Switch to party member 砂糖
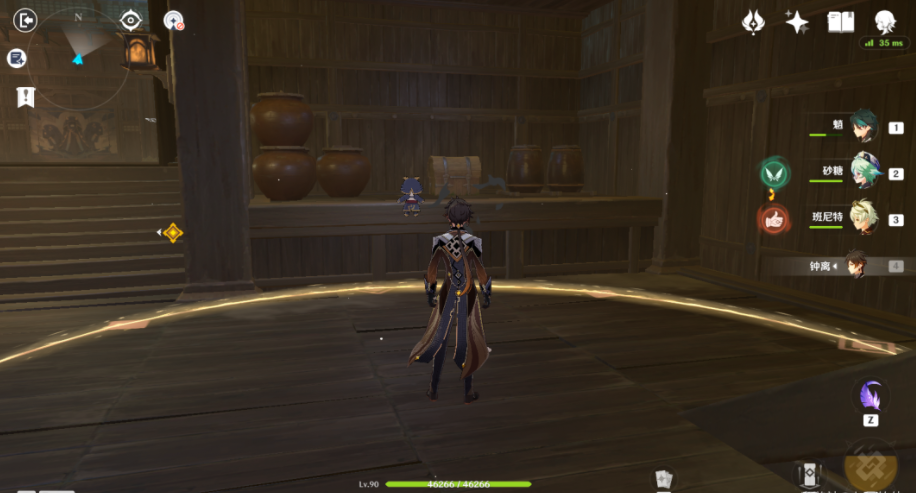Image resolution: width=916 pixels, height=493 pixels. tap(862, 173)
